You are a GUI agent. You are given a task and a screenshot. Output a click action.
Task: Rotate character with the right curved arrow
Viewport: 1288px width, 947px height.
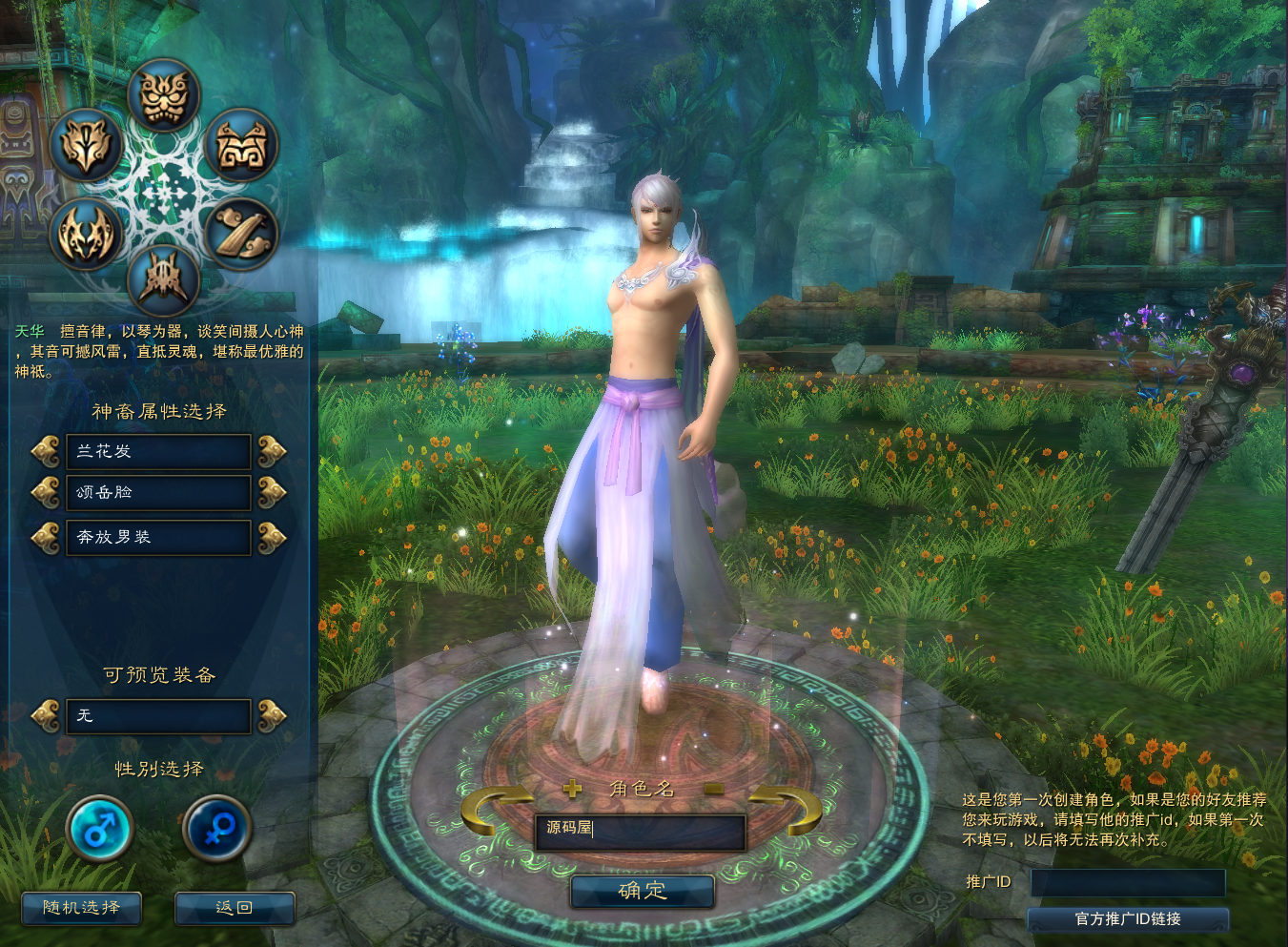point(787,809)
